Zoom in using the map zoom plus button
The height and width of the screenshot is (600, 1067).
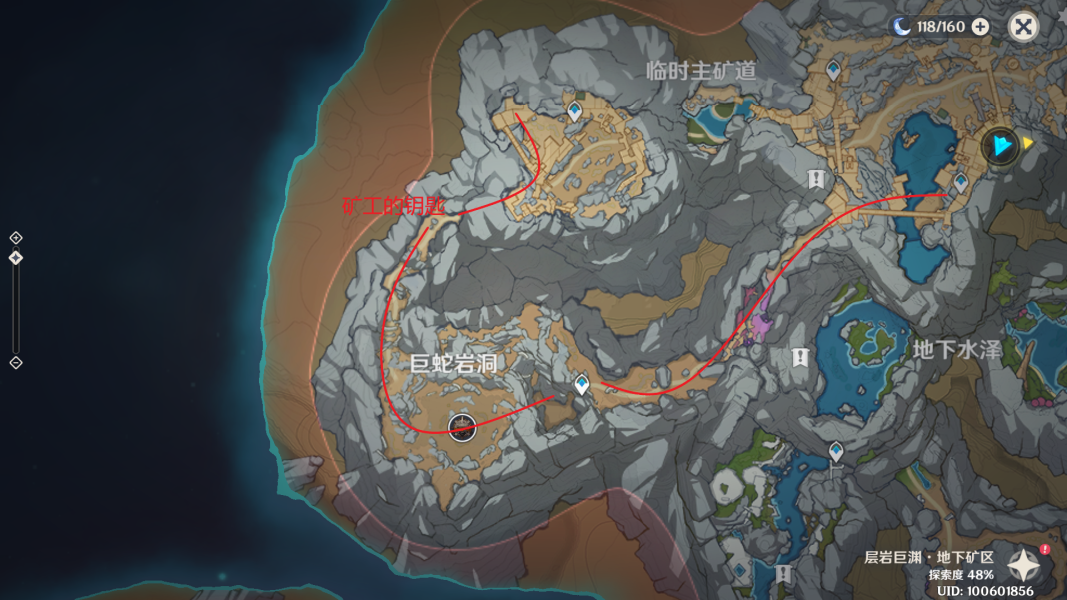coord(16,238)
